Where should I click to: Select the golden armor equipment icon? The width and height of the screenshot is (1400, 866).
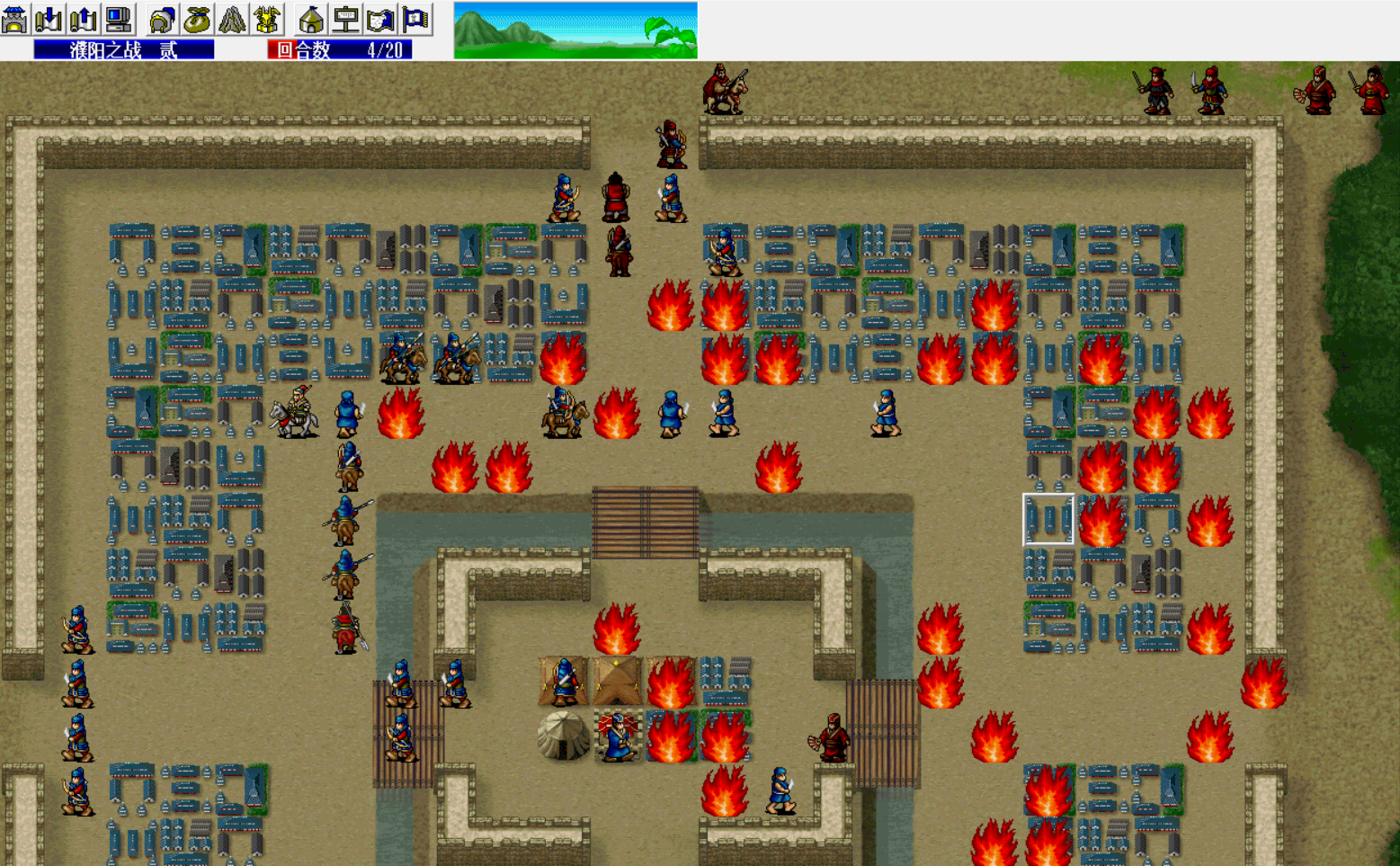pyautogui.click(x=266, y=18)
